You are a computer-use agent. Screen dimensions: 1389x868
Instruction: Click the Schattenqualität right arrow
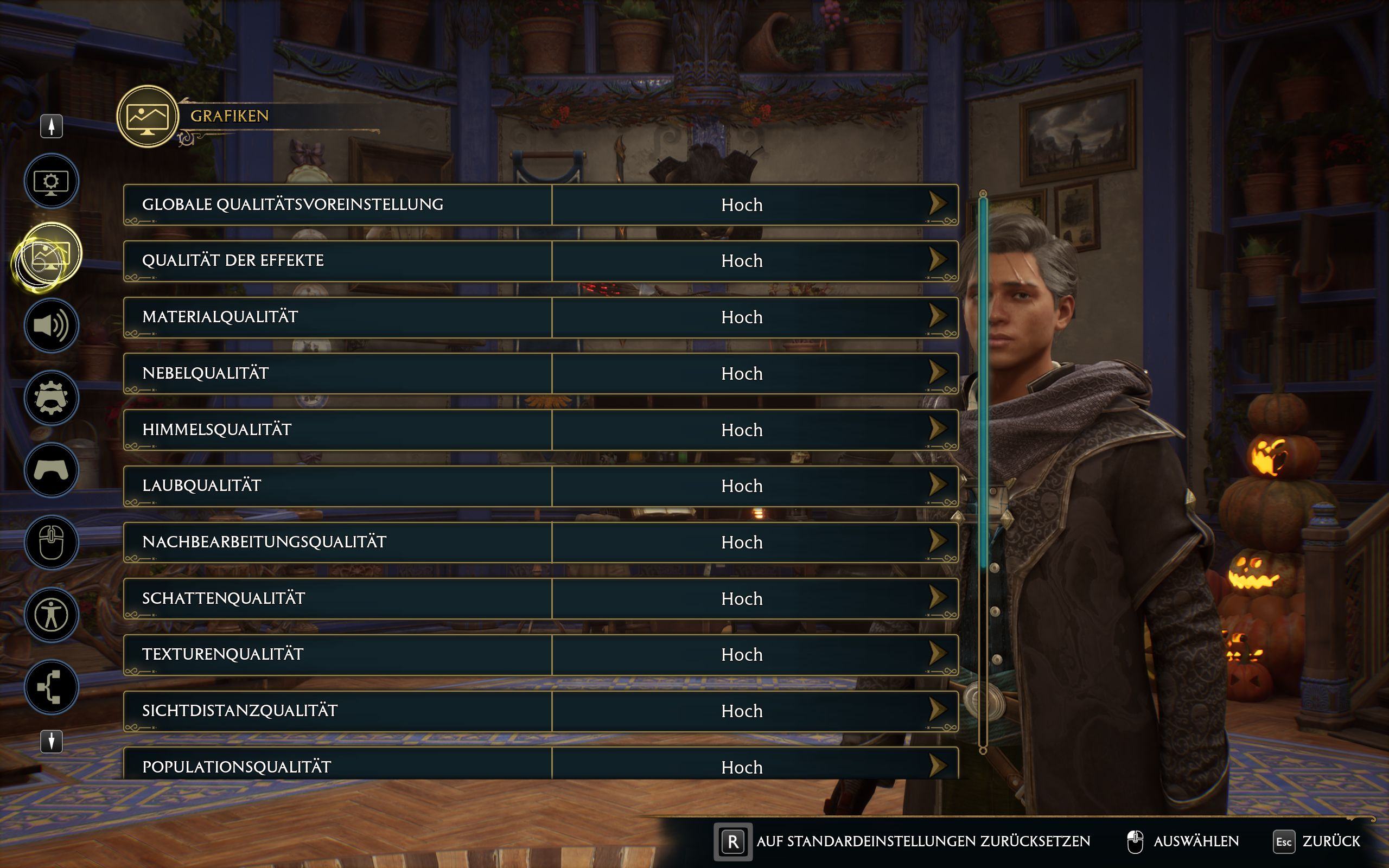pyautogui.click(x=937, y=597)
